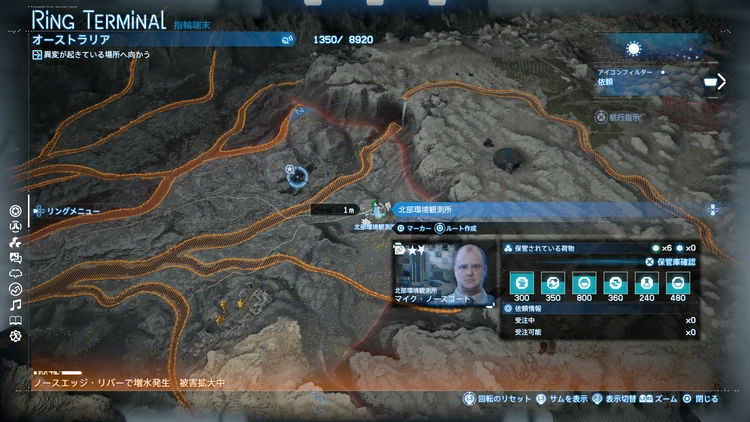Select the 航行指示 navigation instruction option
The width and height of the screenshot is (750, 422).
click(x=620, y=118)
